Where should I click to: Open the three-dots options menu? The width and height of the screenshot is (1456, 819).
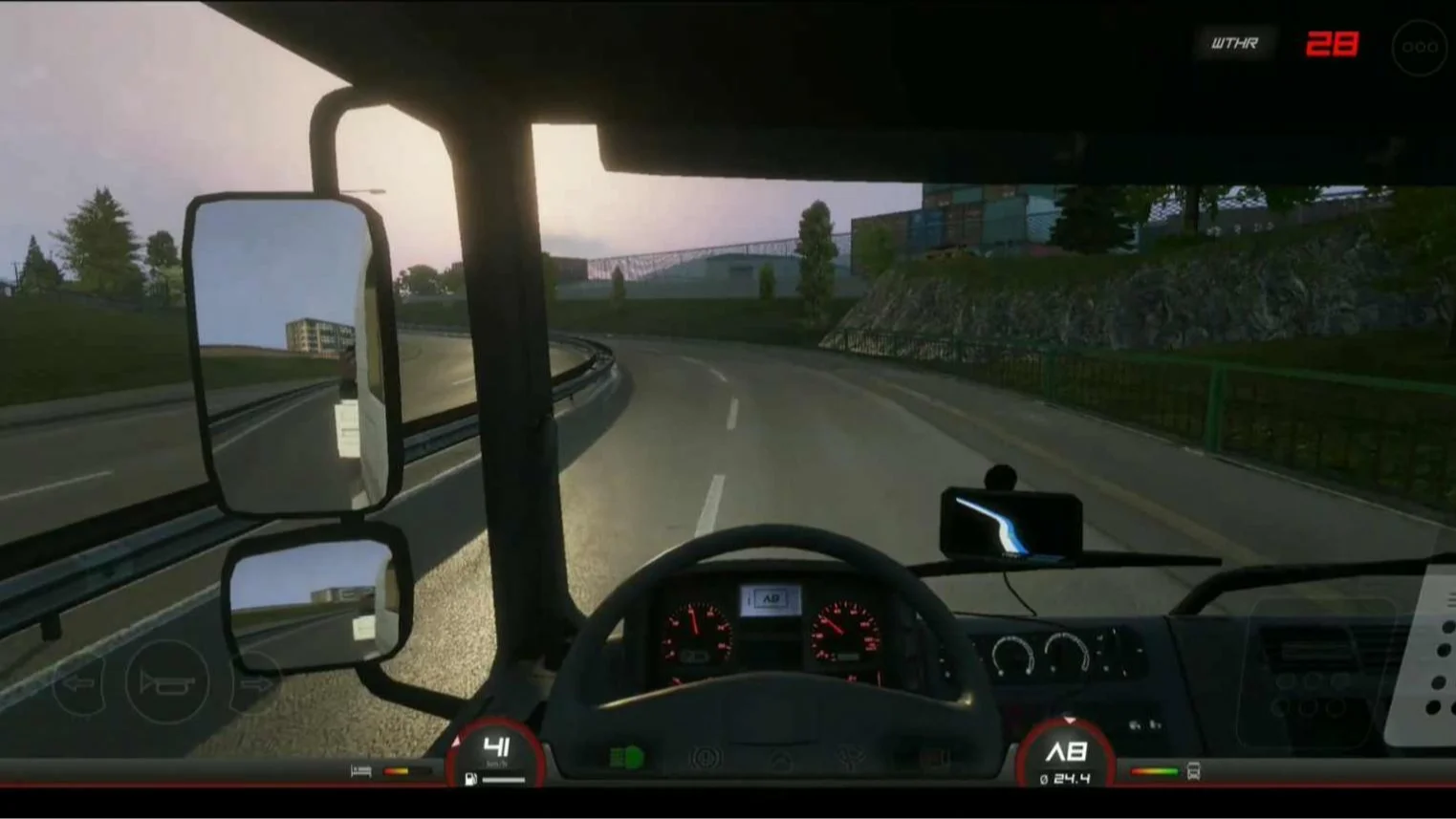click(x=1420, y=46)
